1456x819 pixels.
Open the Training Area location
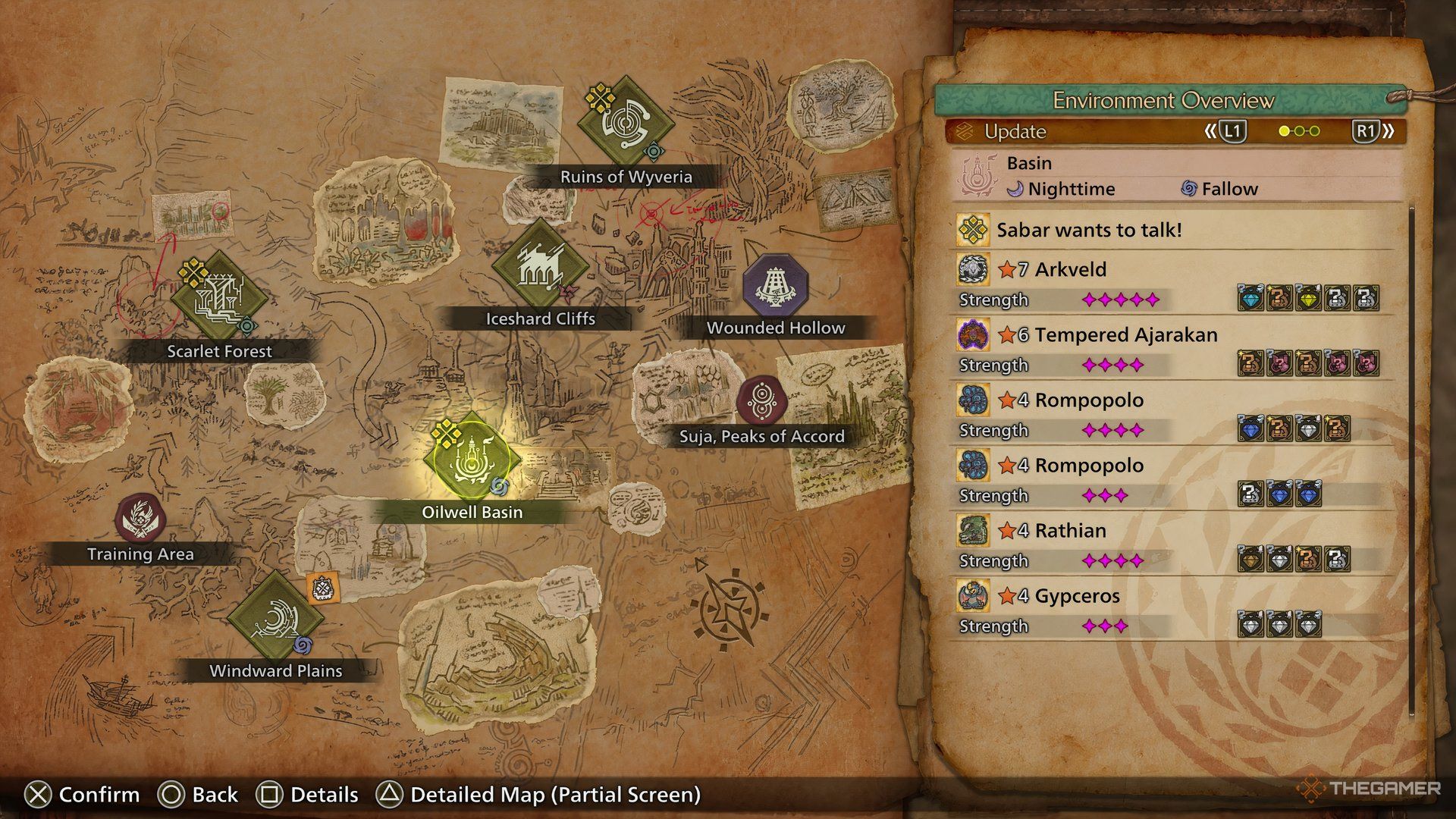(x=140, y=519)
